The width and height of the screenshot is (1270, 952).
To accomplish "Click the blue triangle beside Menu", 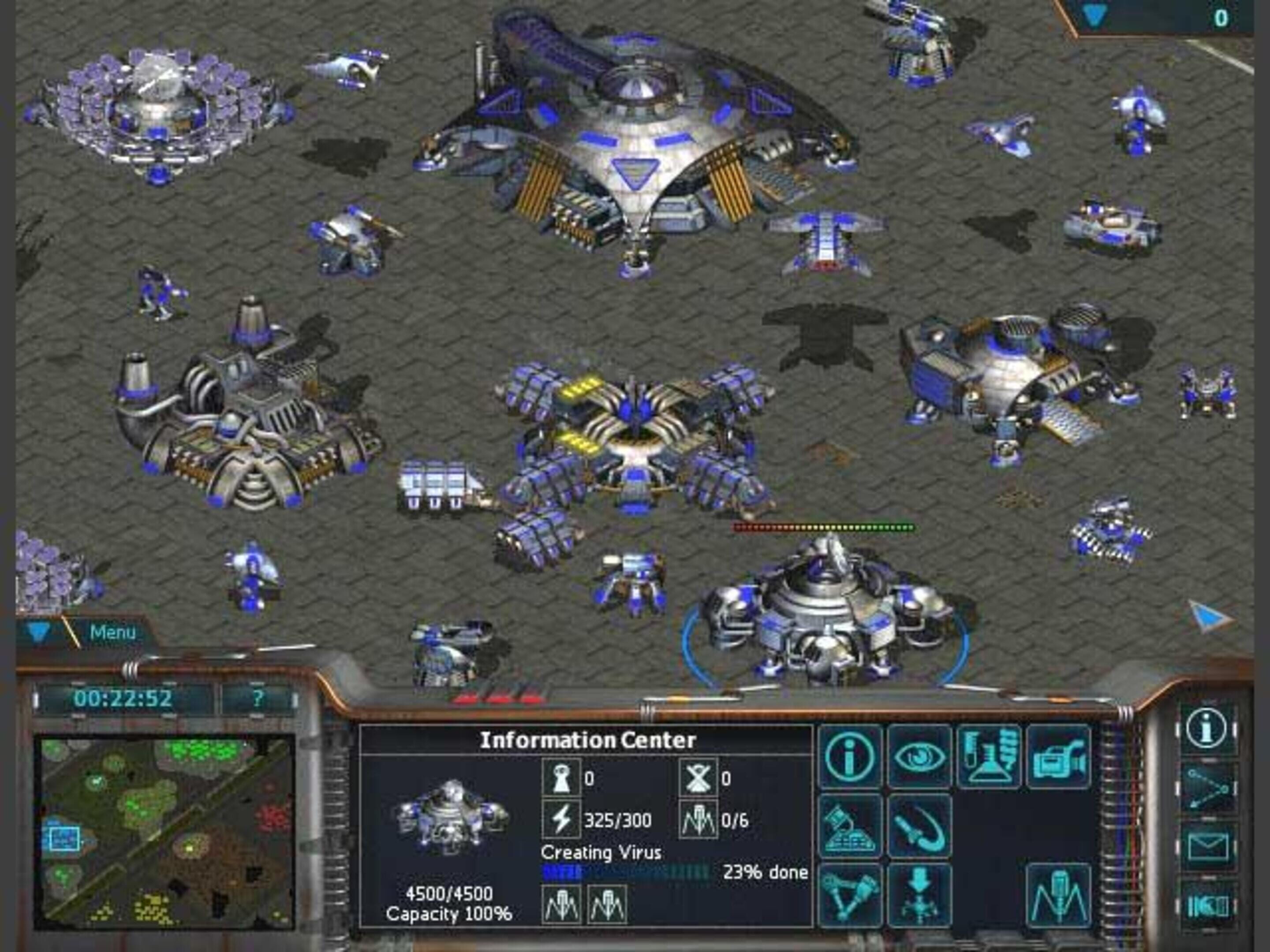I will [x=38, y=632].
